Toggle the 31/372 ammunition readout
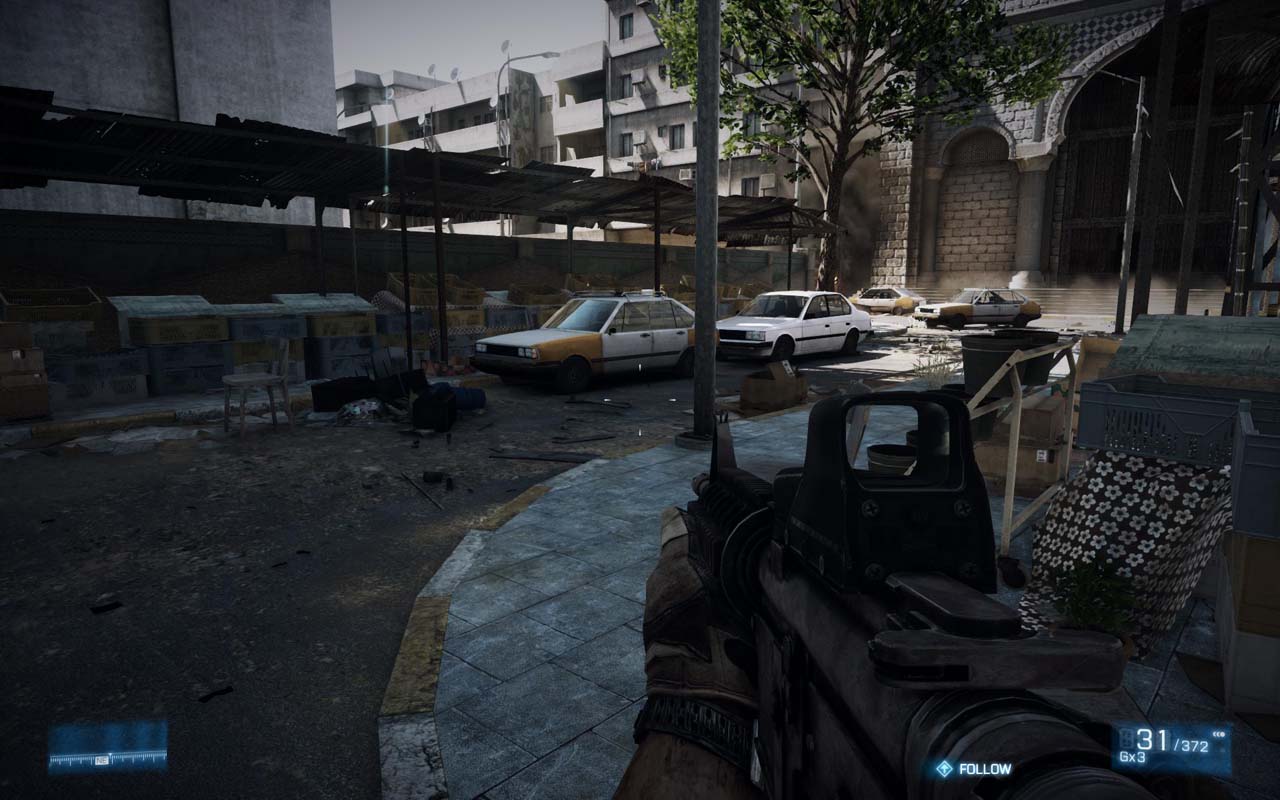The image size is (1280, 800). click(x=1170, y=742)
